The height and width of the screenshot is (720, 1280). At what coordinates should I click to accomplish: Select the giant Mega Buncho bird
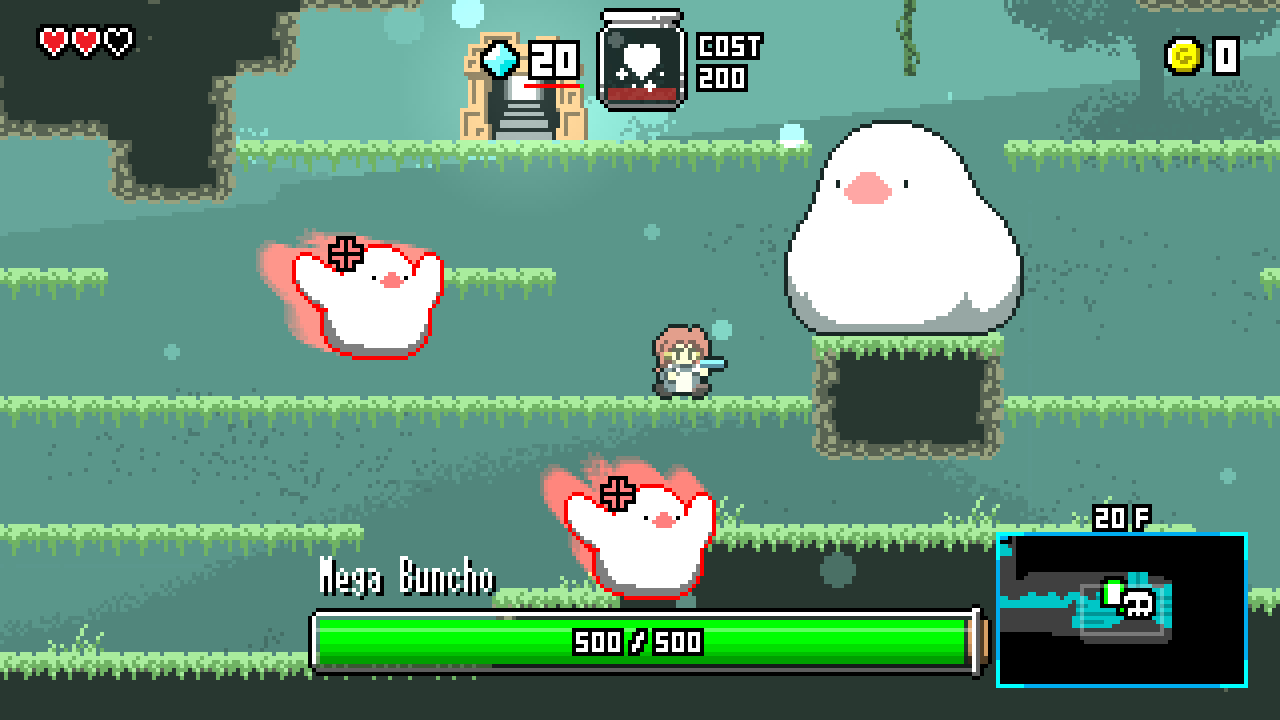905,220
